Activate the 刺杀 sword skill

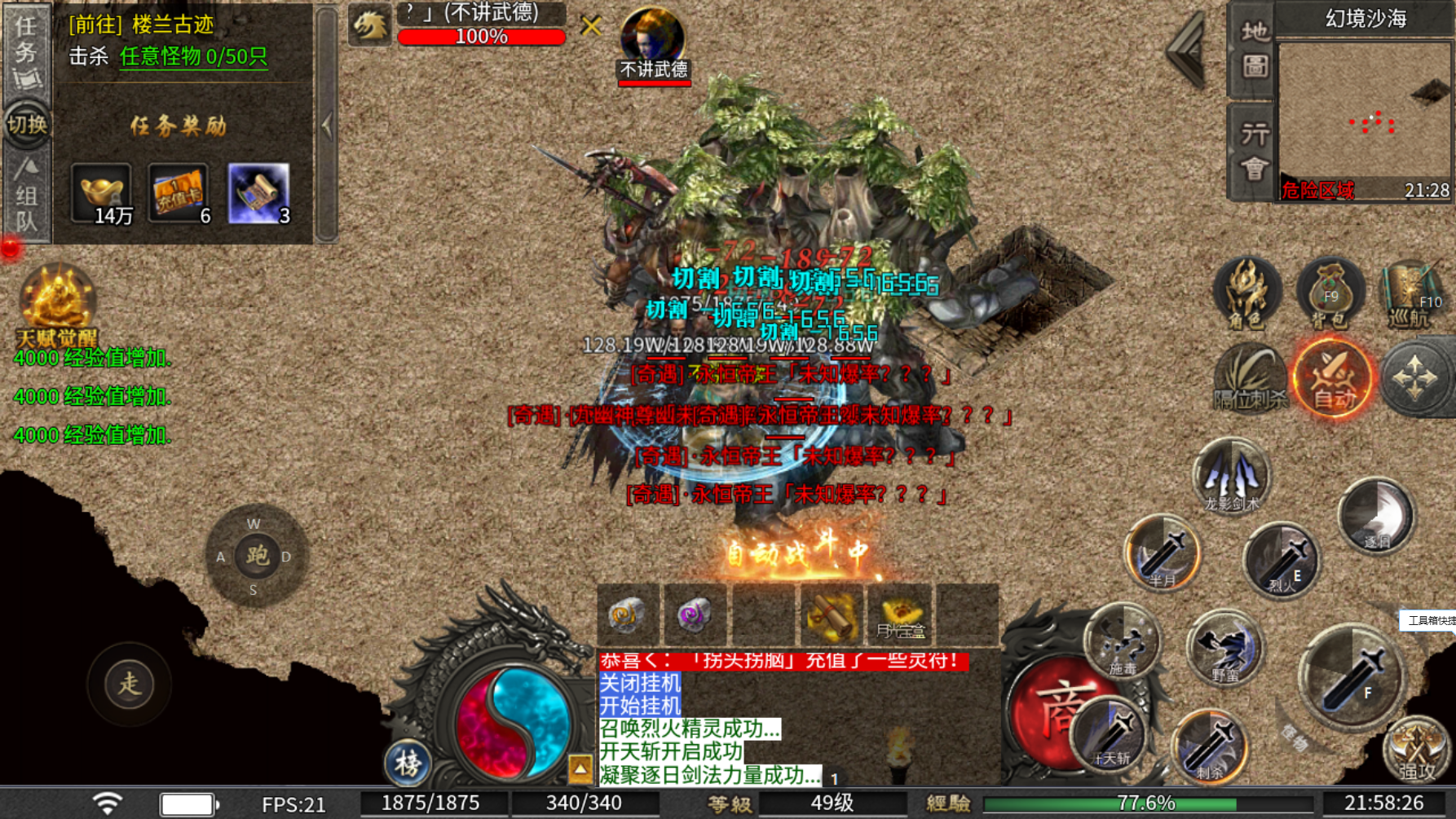[x=1210, y=746]
